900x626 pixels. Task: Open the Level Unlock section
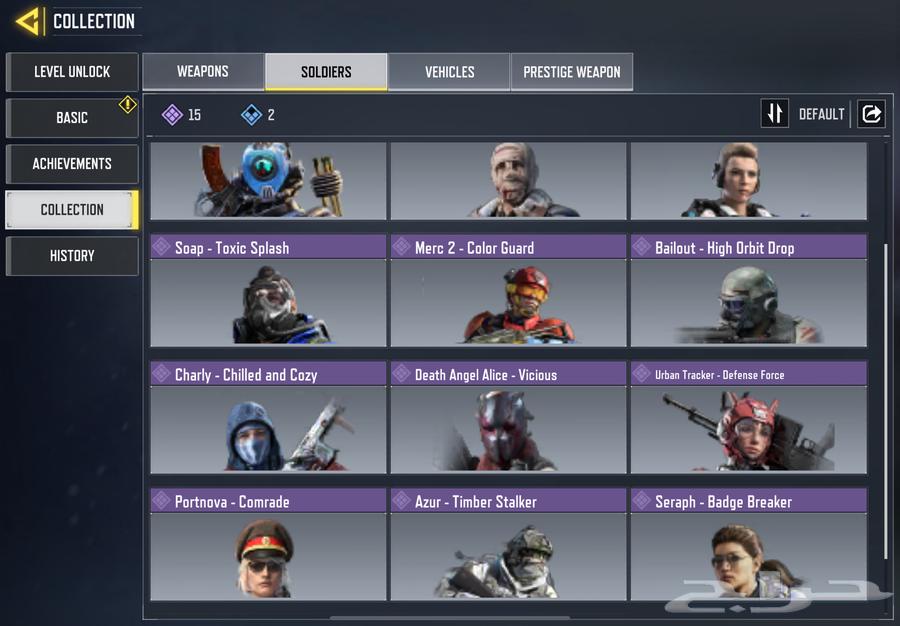coord(72,72)
